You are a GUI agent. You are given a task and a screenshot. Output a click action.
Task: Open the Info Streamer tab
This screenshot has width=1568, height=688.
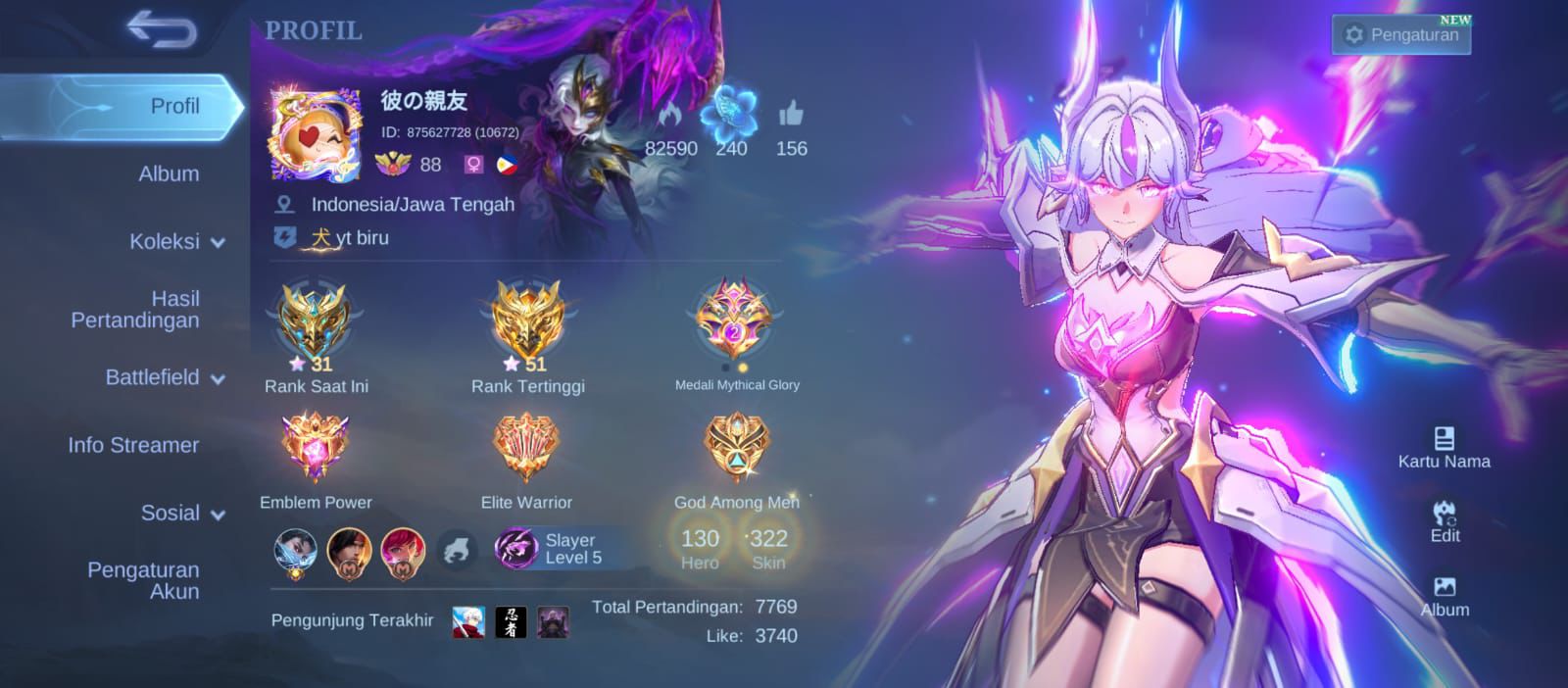click(133, 445)
